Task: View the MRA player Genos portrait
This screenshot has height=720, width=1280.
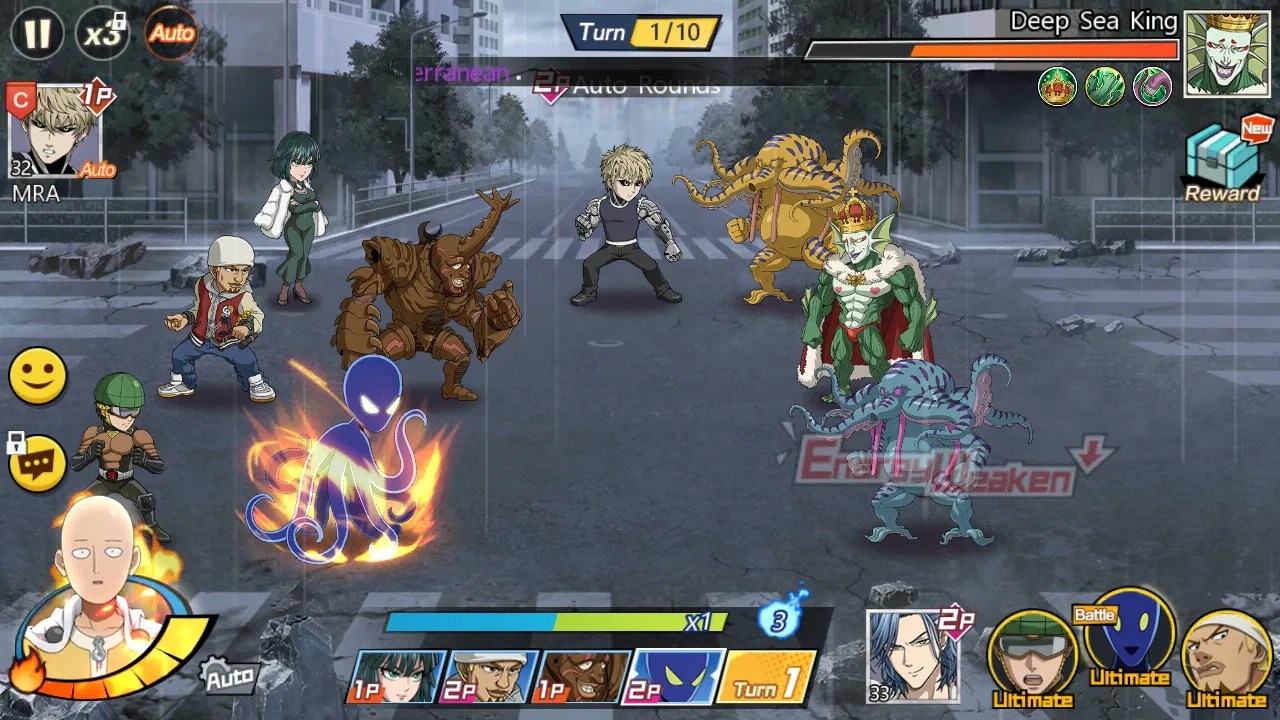Action: point(55,131)
